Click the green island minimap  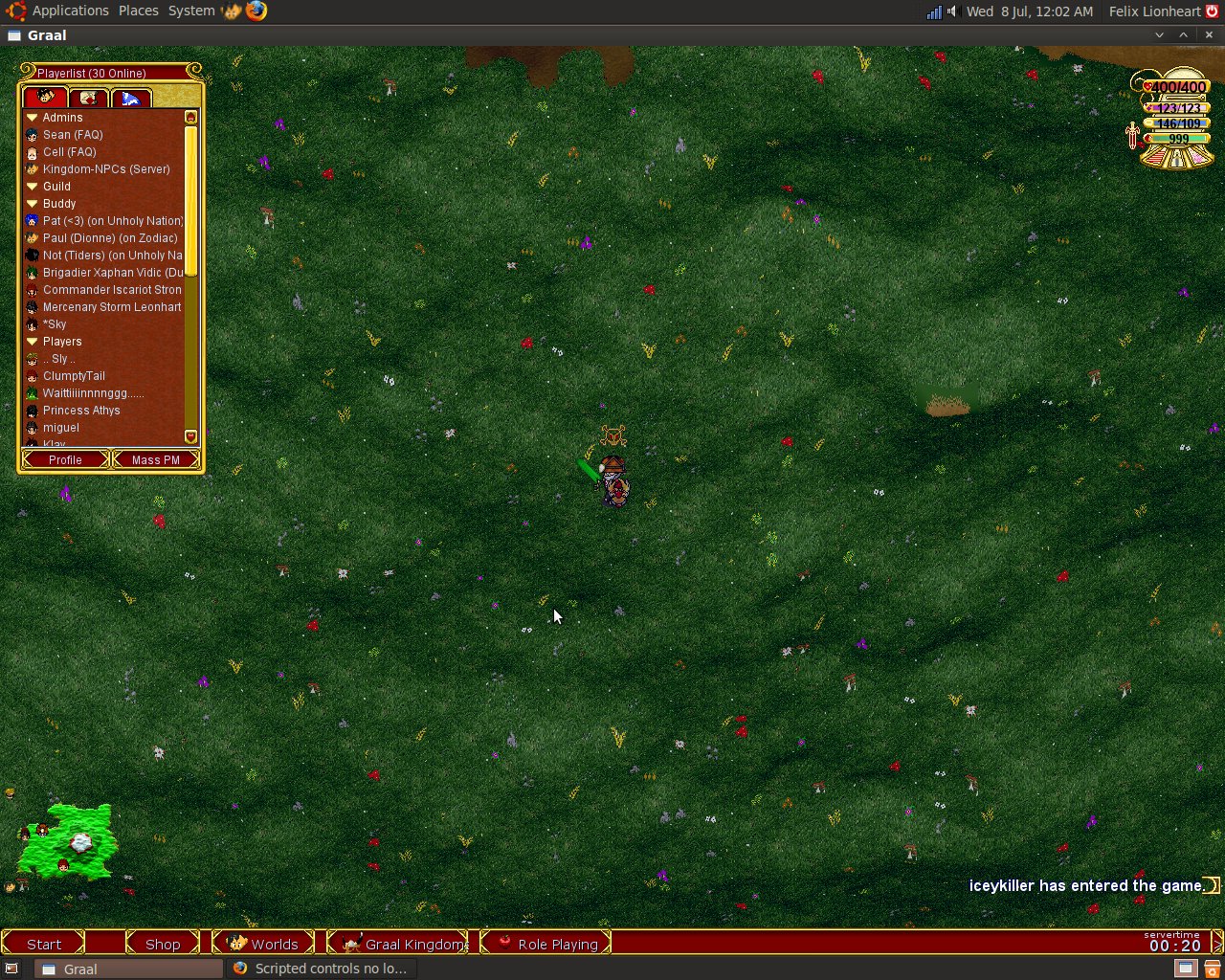pyautogui.click(x=69, y=842)
